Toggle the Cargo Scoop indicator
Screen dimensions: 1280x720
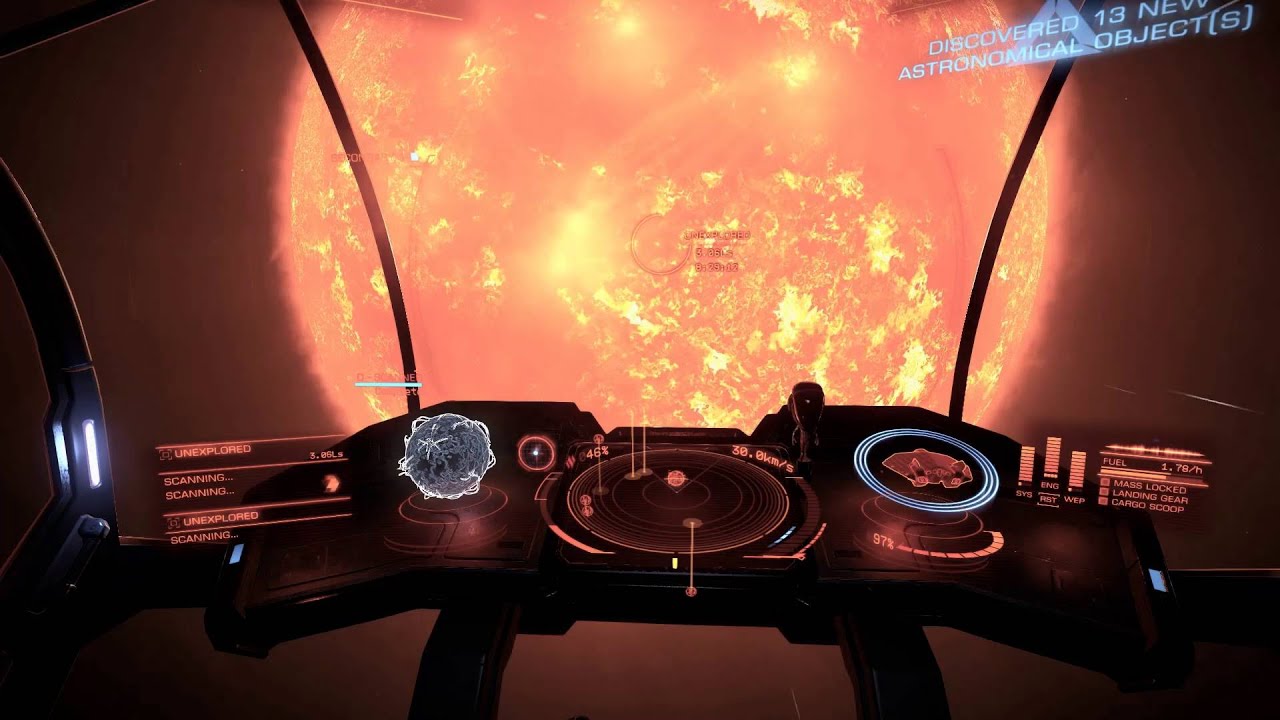pos(1142,509)
